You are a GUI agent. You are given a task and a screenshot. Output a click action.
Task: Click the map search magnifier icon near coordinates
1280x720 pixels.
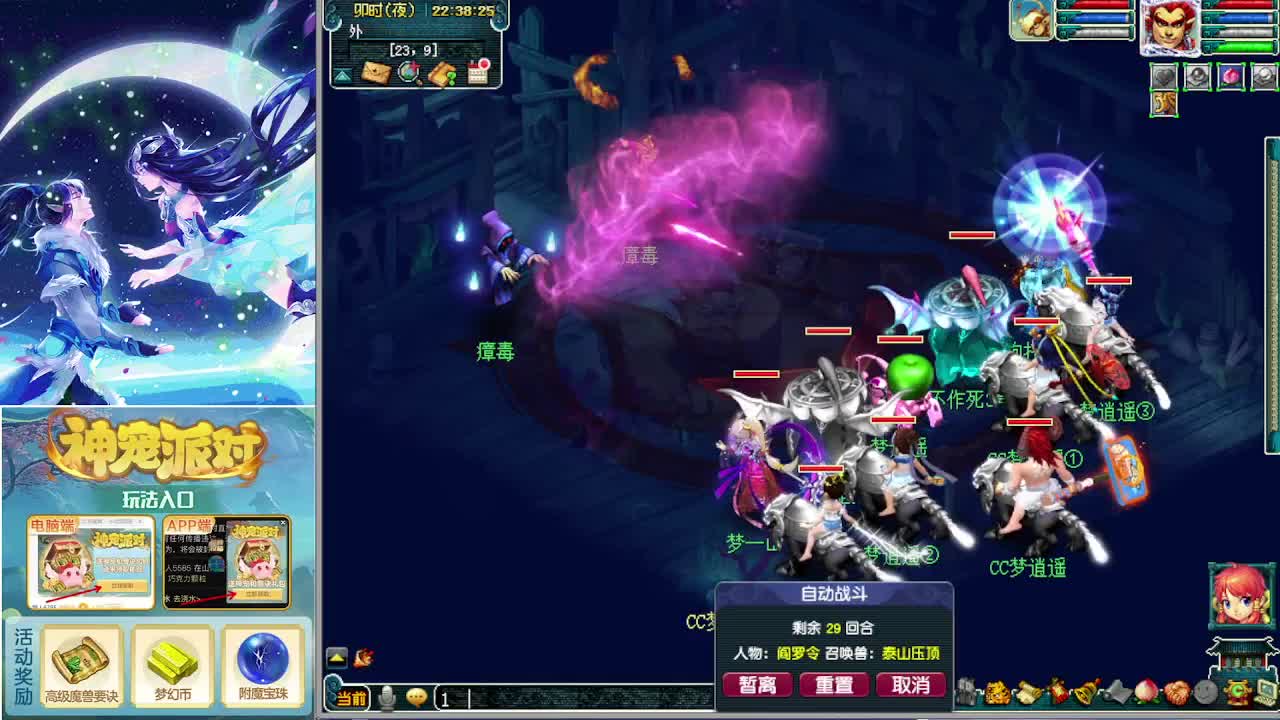[408, 73]
